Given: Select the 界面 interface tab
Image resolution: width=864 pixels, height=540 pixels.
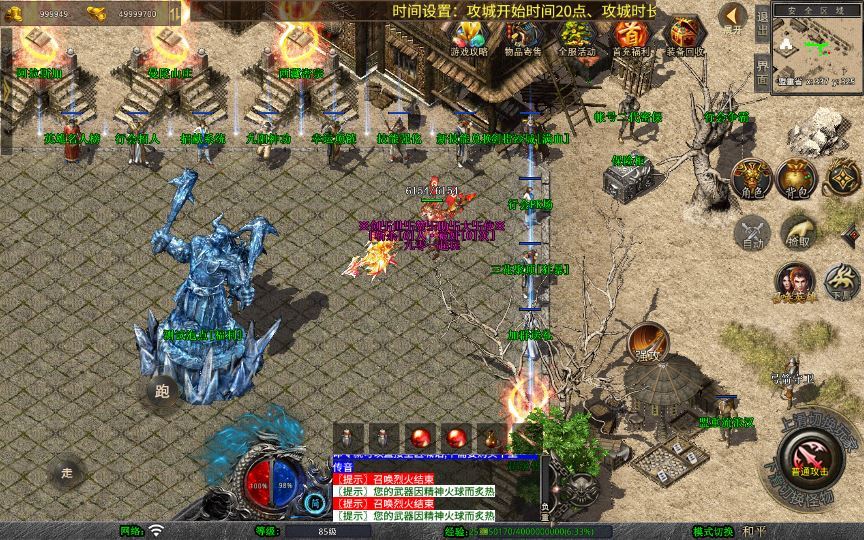Looking at the screenshot, I should (762, 72).
